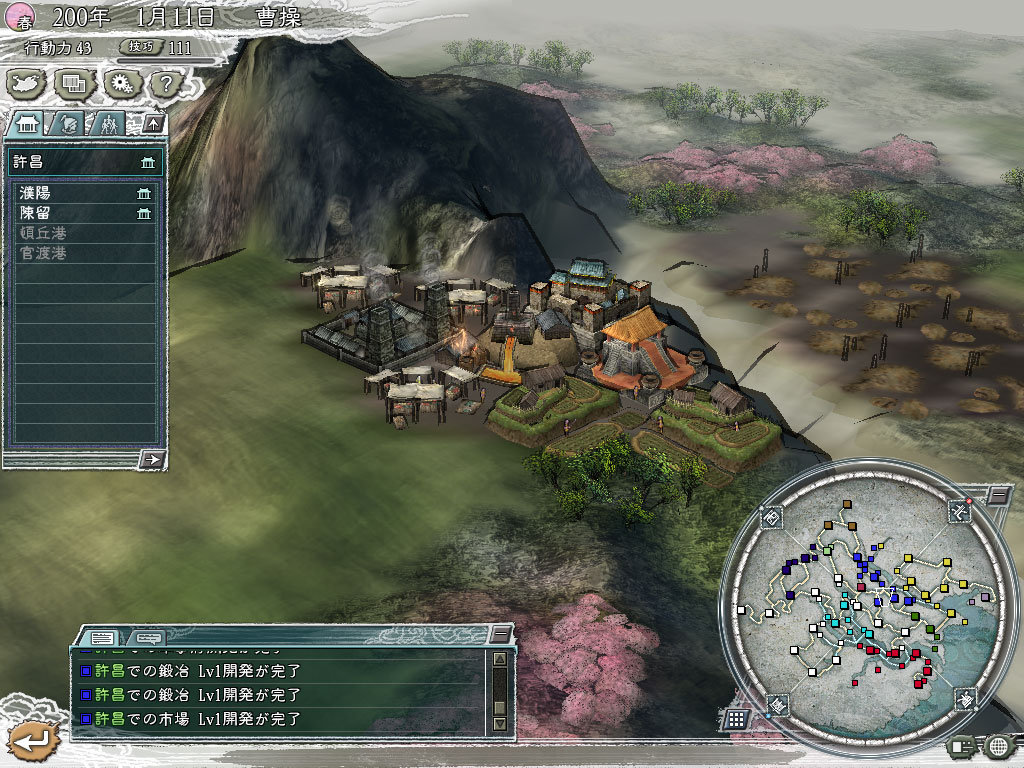The height and width of the screenshot is (768, 1024).
Task: Open the China map icon button
Action: point(27,83)
